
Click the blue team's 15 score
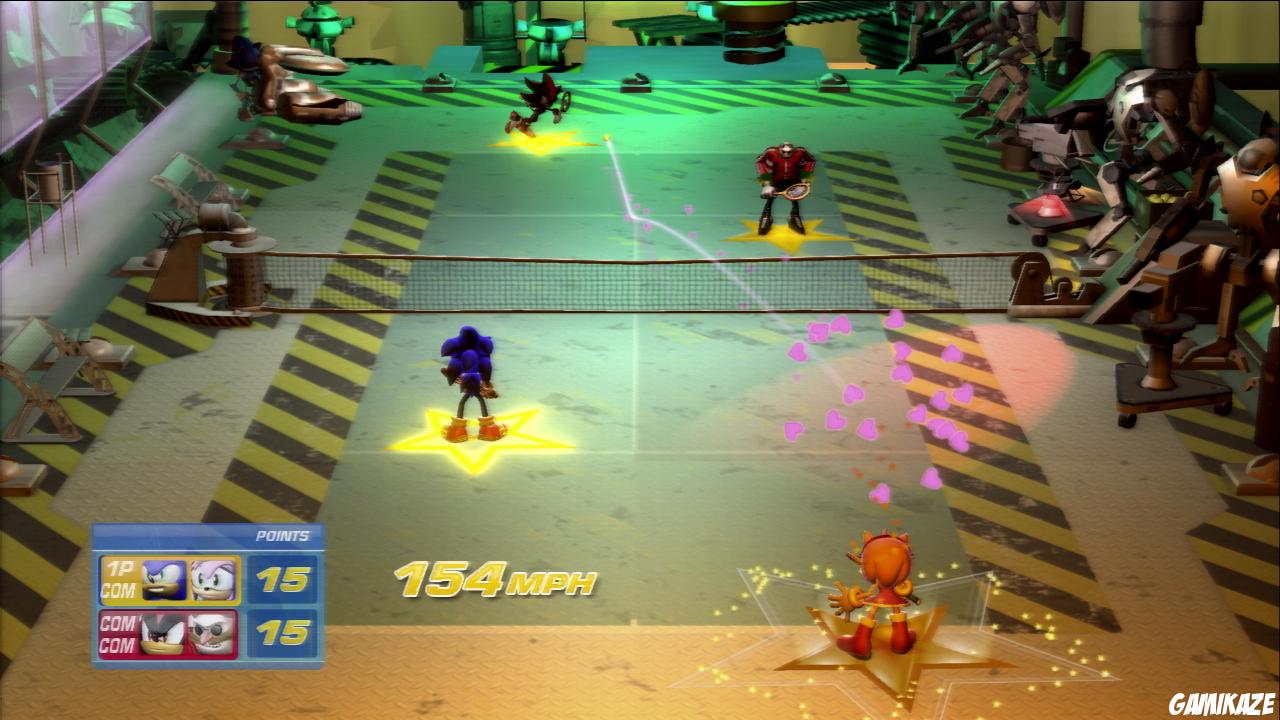point(281,578)
